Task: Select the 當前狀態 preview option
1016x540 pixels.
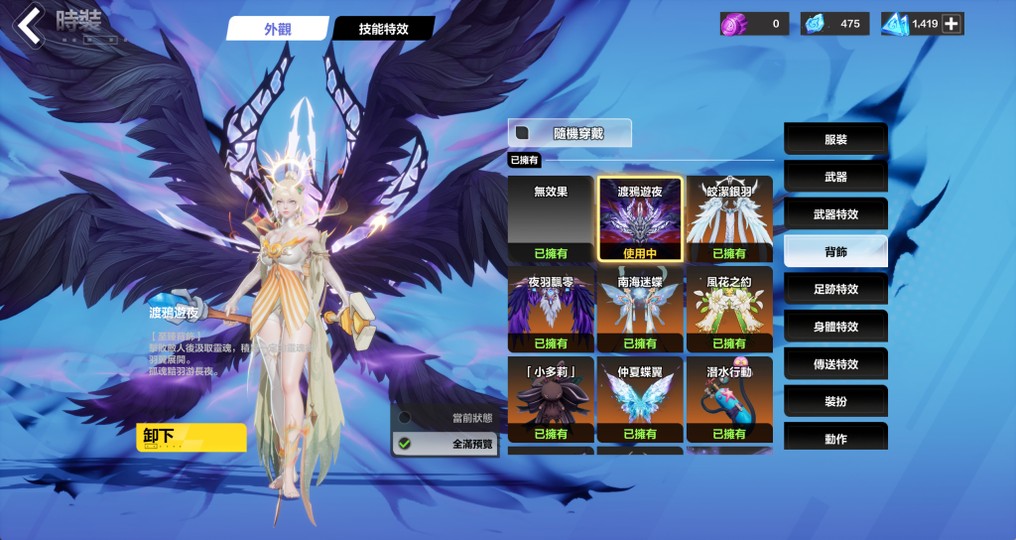Action: [x=444, y=417]
